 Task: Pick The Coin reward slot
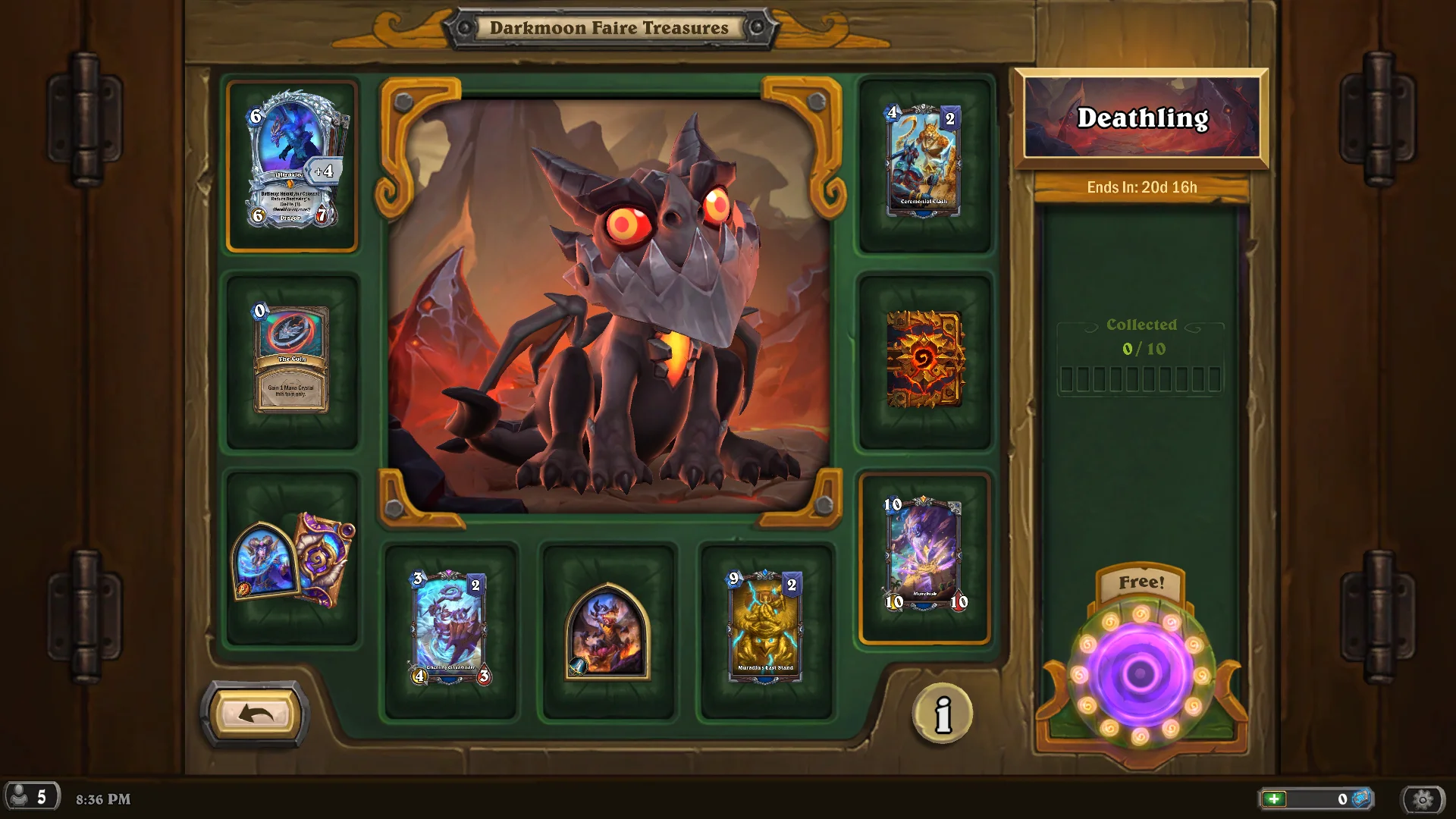(292, 360)
